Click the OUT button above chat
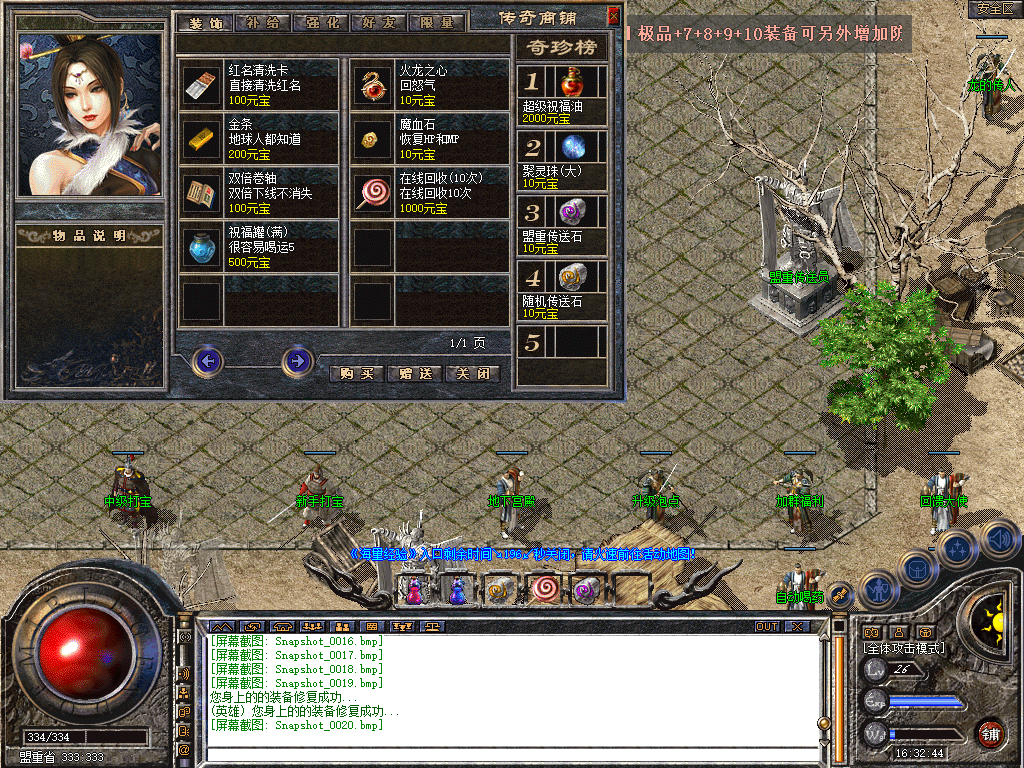This screenshot has height=768, width=1024. (767, 627)
